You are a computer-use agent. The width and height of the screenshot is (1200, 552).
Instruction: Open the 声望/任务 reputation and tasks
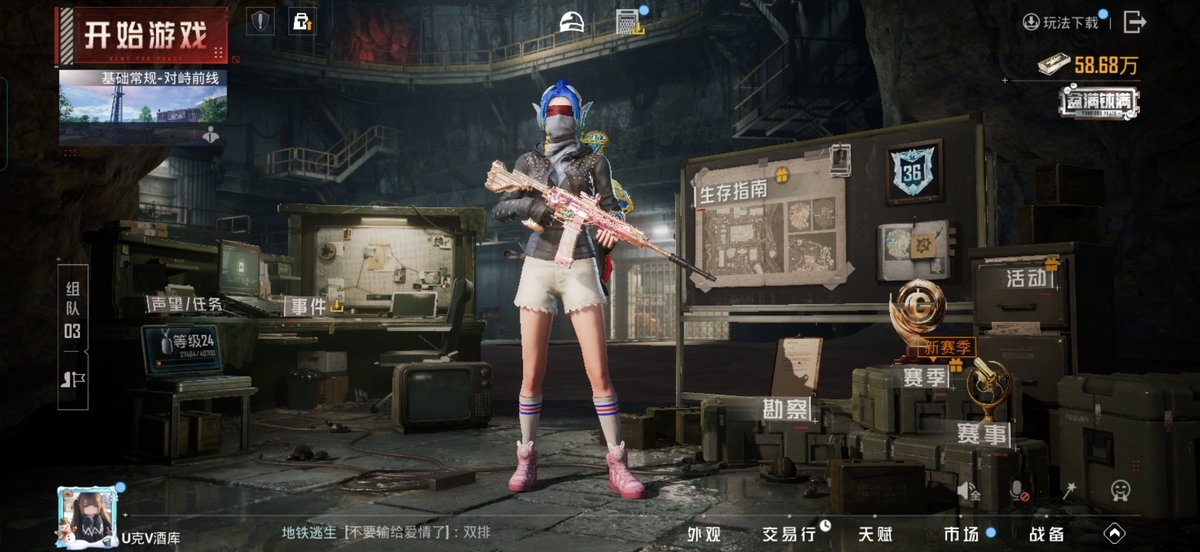tap(186, 304)
